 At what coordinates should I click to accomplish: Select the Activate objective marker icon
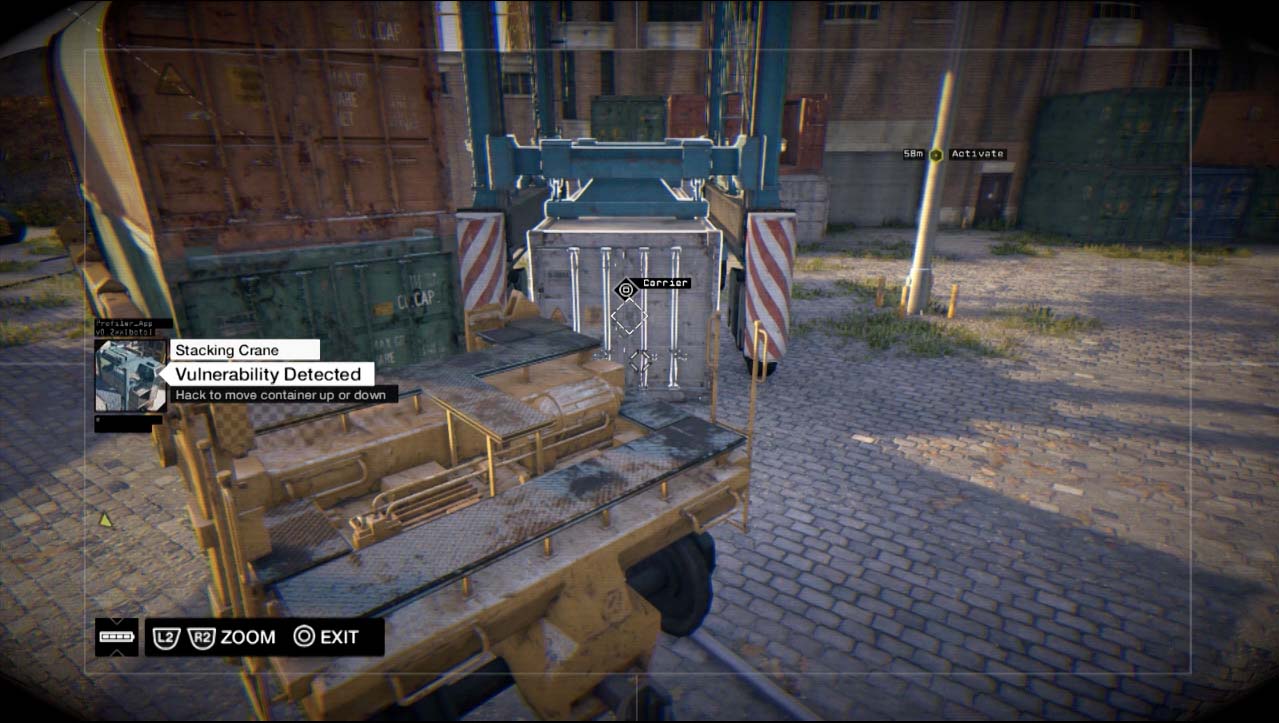(x=936, y=154)
